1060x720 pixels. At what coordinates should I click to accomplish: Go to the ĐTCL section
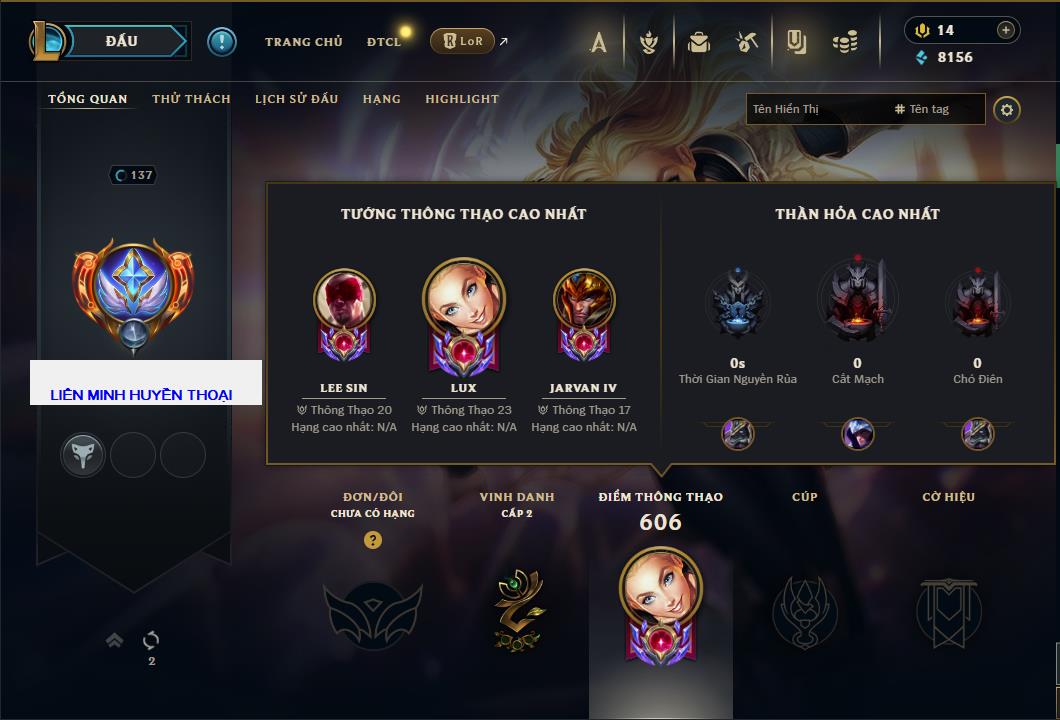383,42
